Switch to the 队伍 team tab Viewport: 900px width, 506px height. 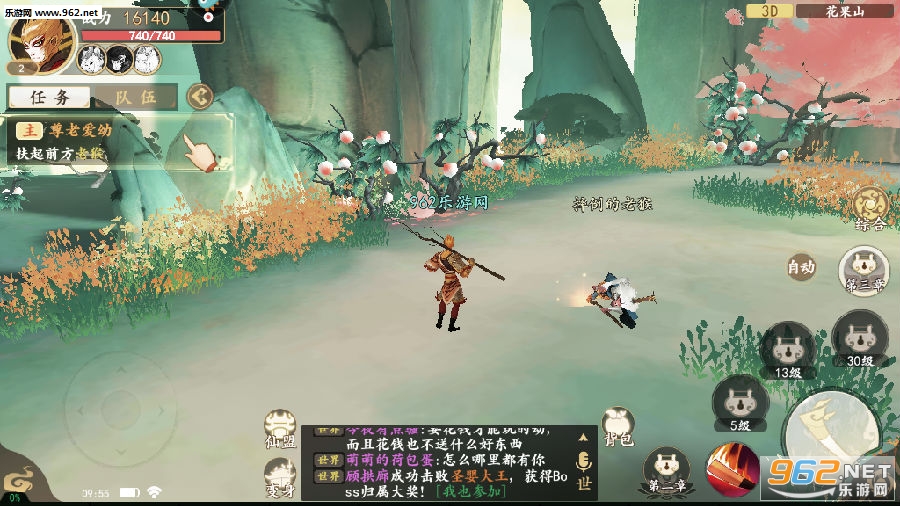click(x=134, y=97)
